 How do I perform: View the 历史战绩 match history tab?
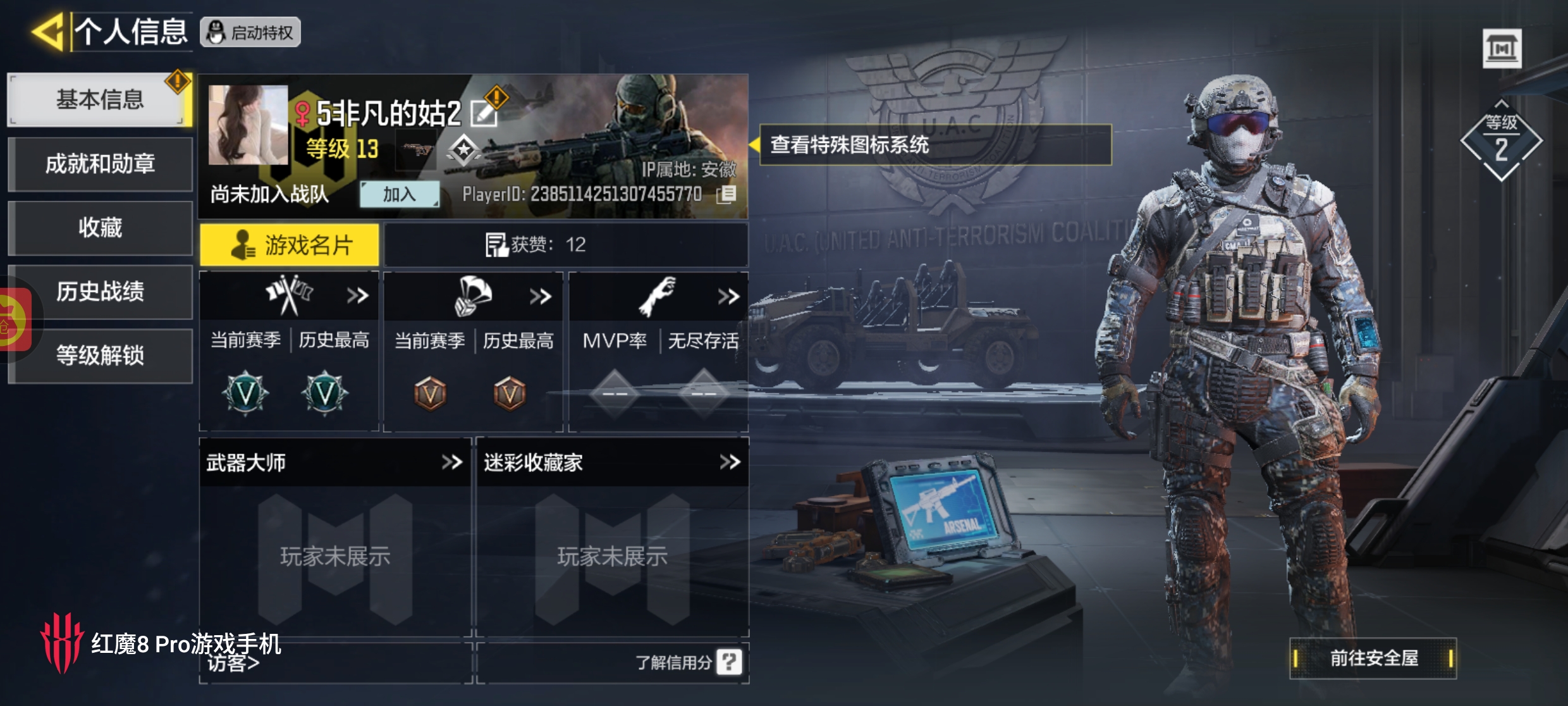[100, 292]
